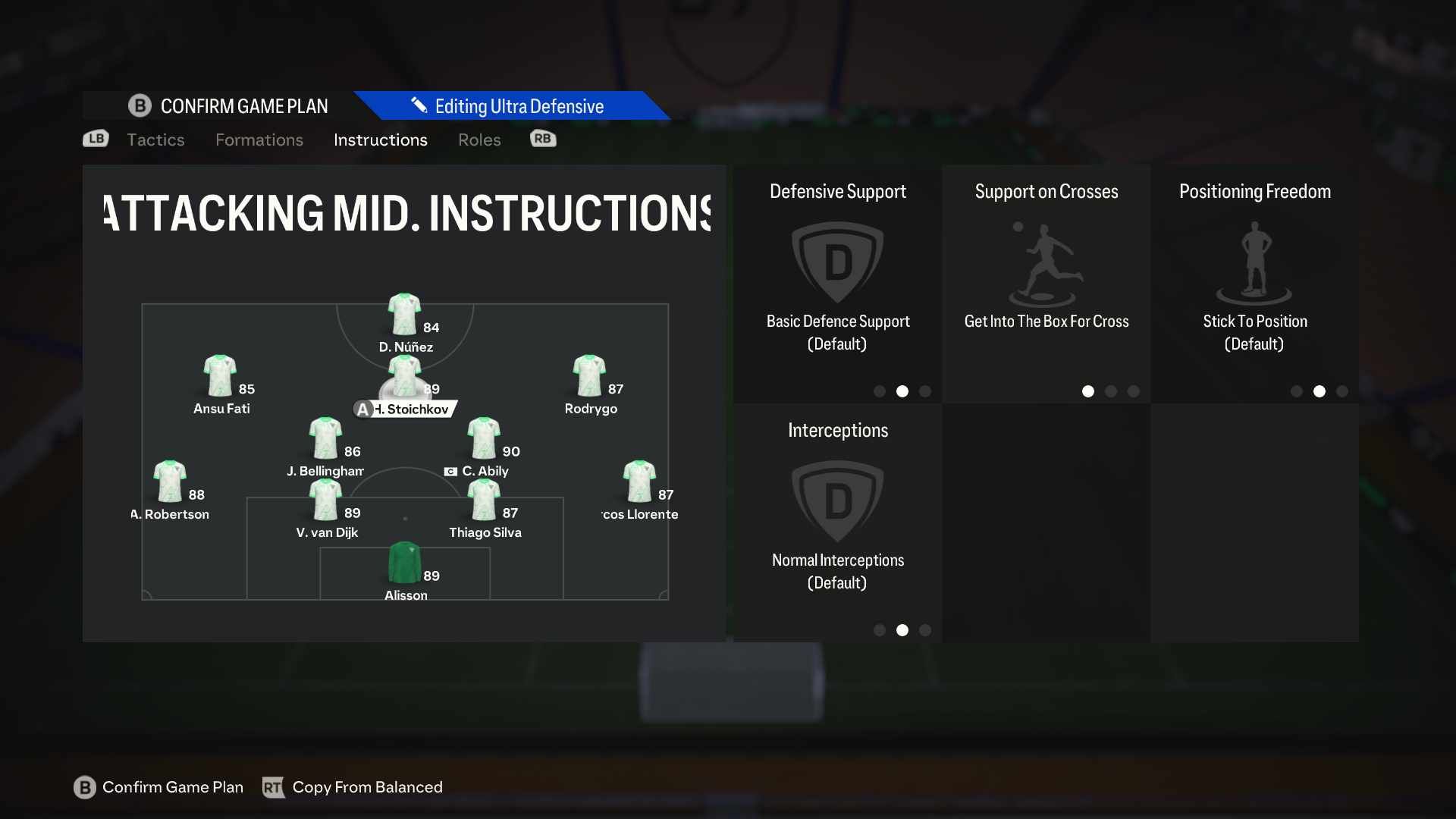The height and width of the screenshot is (819, 1456).
Task: Select the third Defensive Support option dot
Action: pyautogui.click(x=924, y=391)
